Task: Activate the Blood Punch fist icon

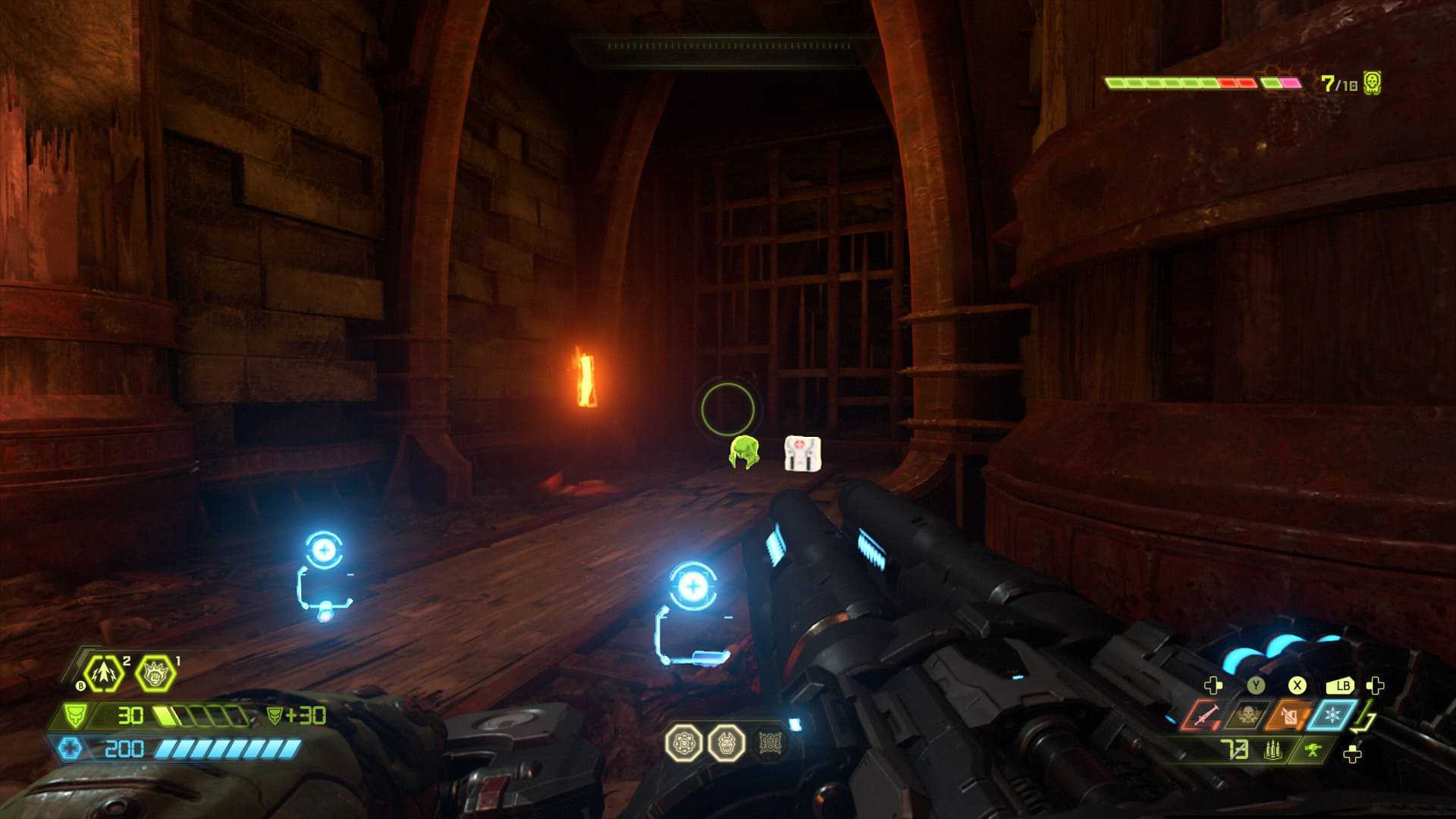Action: 154,673
